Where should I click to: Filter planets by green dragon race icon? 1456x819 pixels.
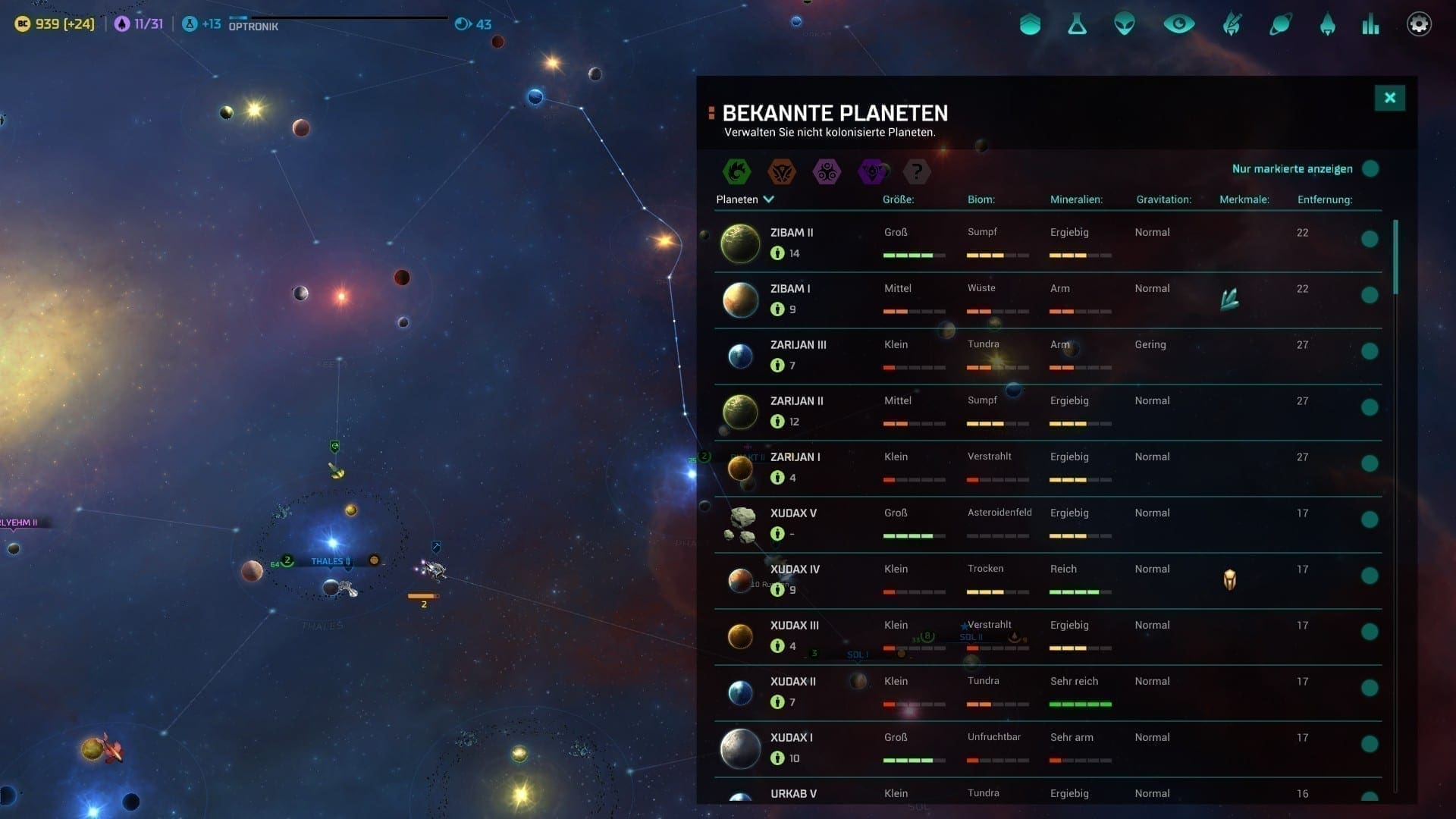pos(736,171)
